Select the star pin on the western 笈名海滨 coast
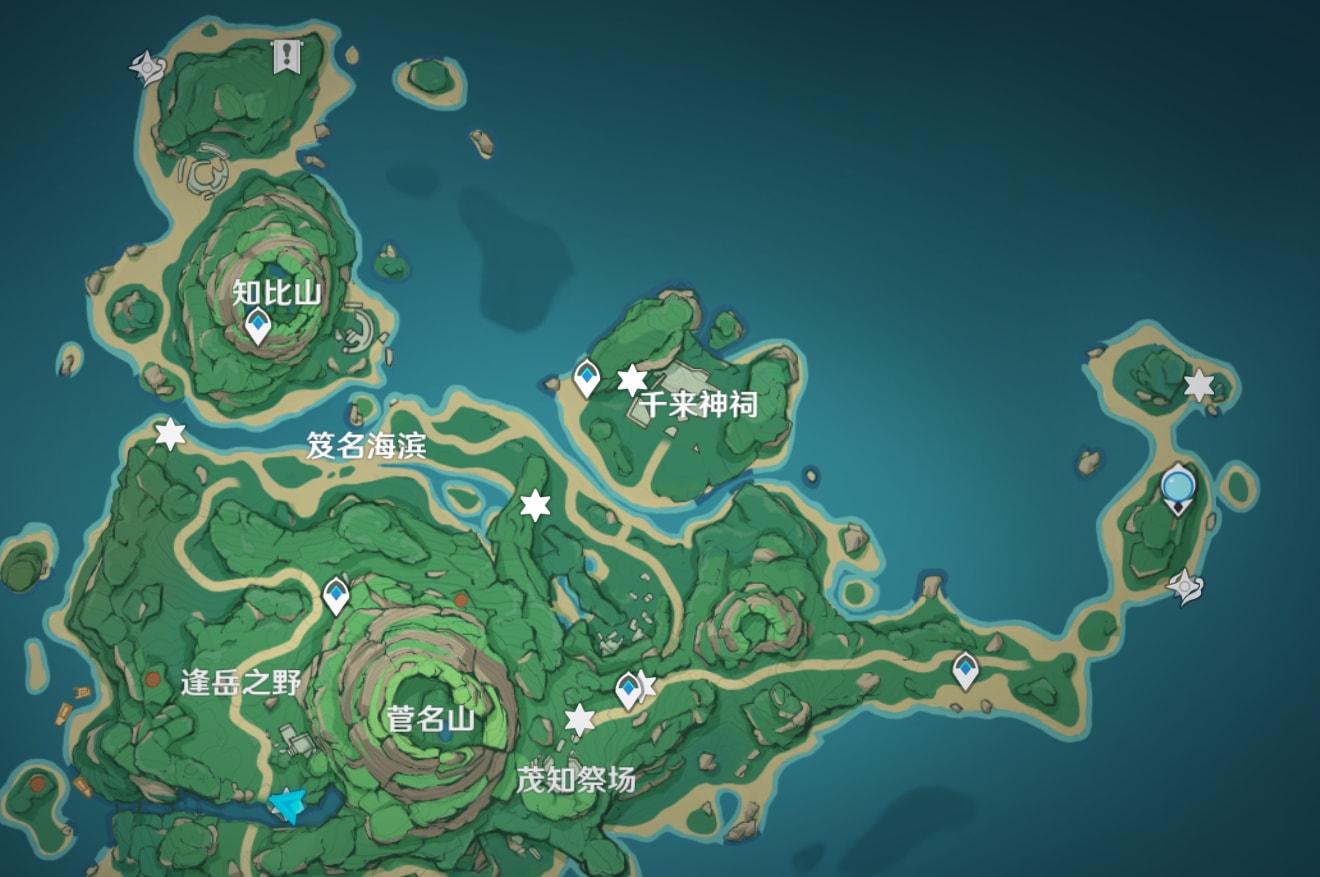 coord(171,435)
